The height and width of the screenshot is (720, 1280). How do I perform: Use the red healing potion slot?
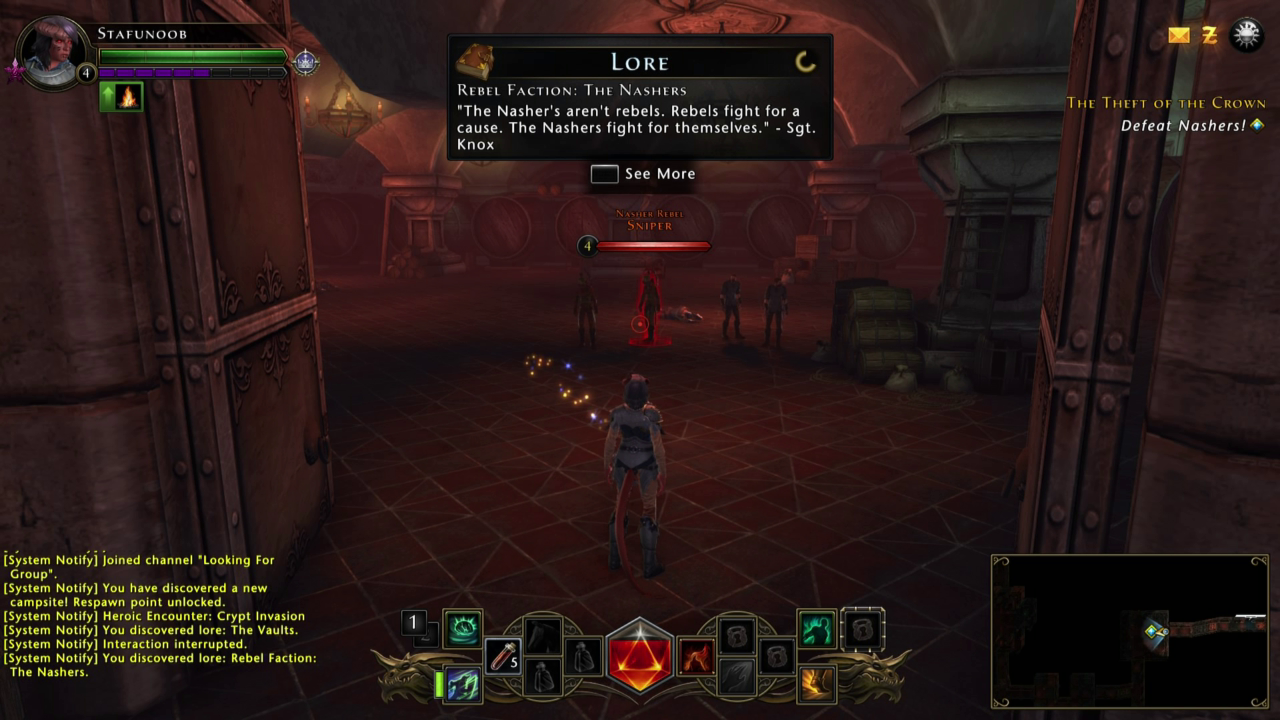pos(503,656)
